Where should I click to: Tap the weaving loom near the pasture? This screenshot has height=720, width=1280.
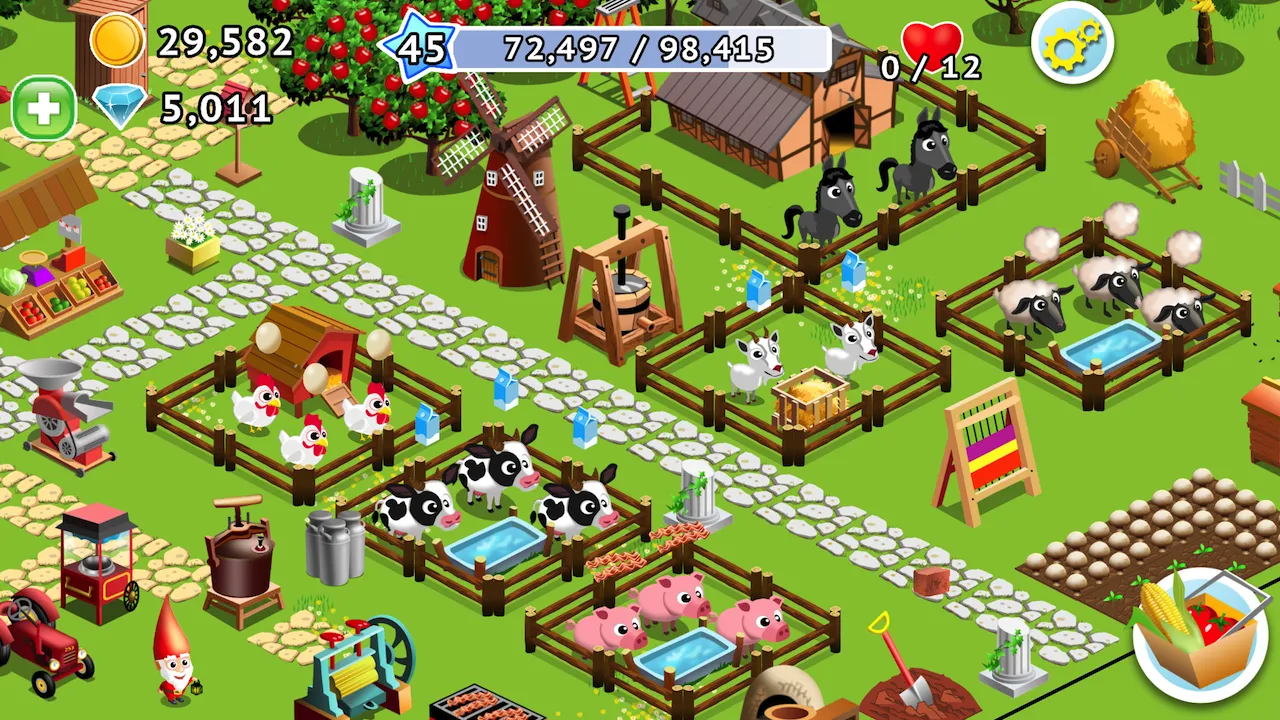[x=985, y=455]
